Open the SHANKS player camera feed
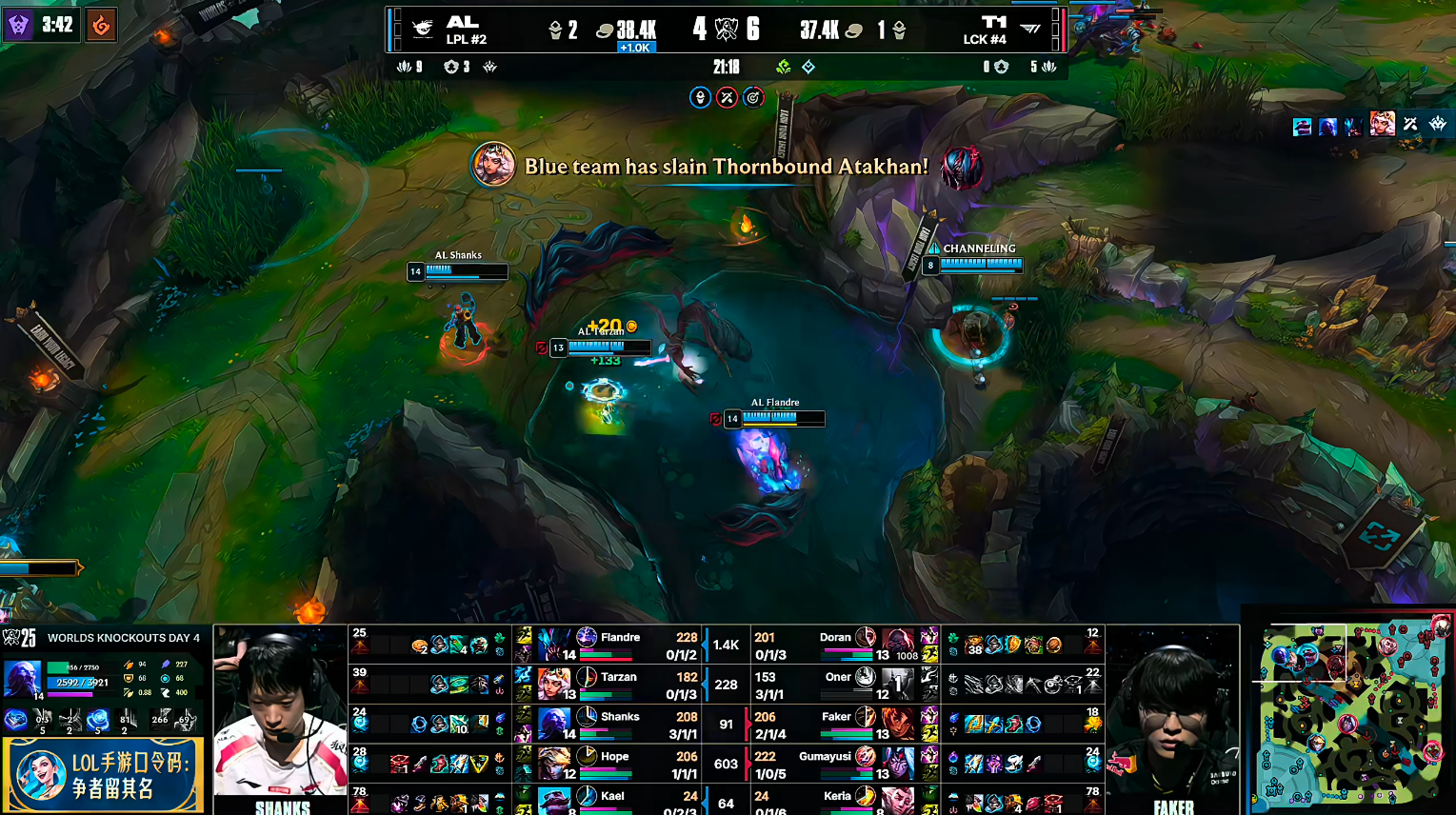The height and width of the screenshot is (815, 1456). tap(280, 712)
